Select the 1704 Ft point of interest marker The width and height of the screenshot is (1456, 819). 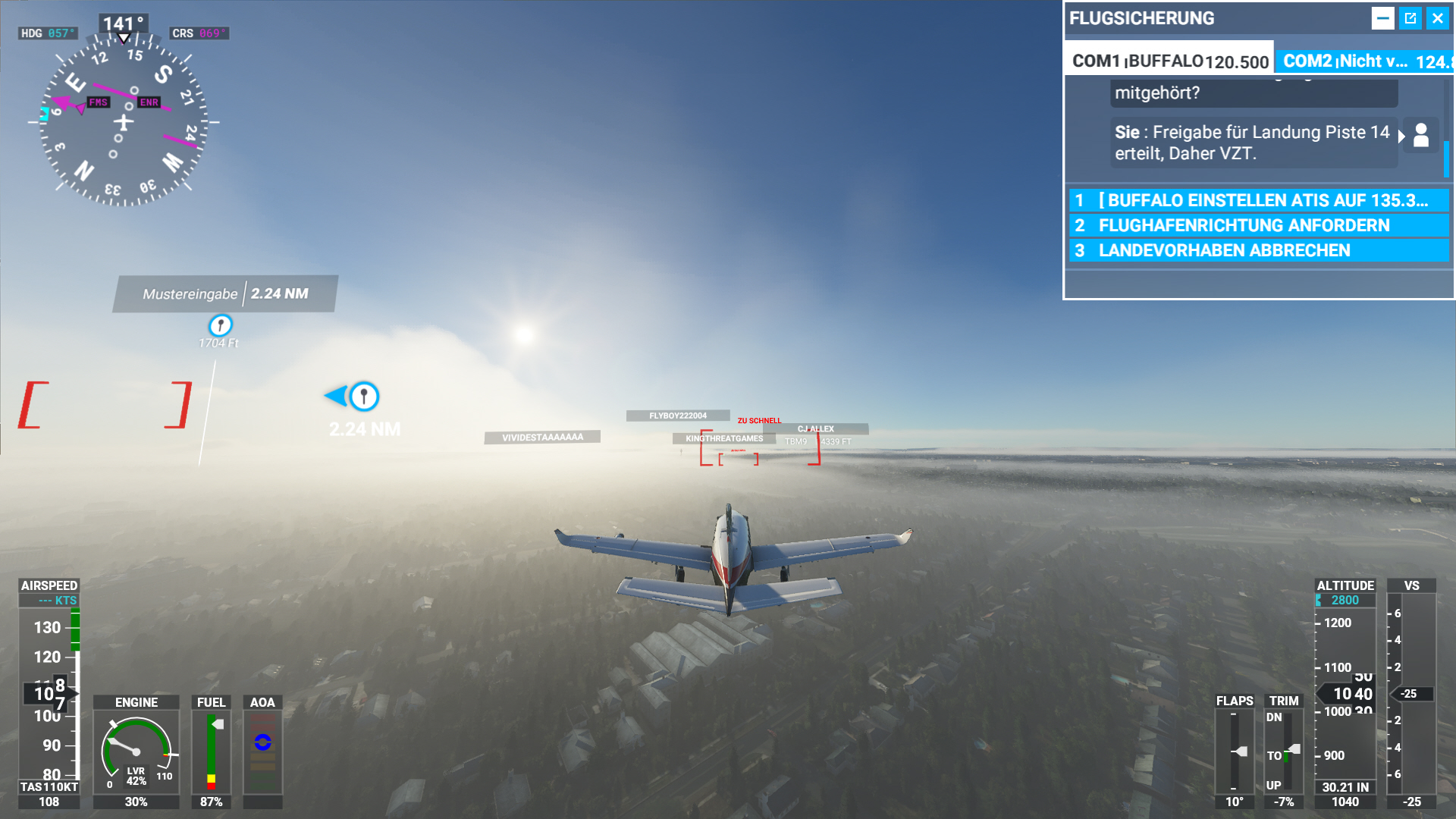(x=219, y=326)
